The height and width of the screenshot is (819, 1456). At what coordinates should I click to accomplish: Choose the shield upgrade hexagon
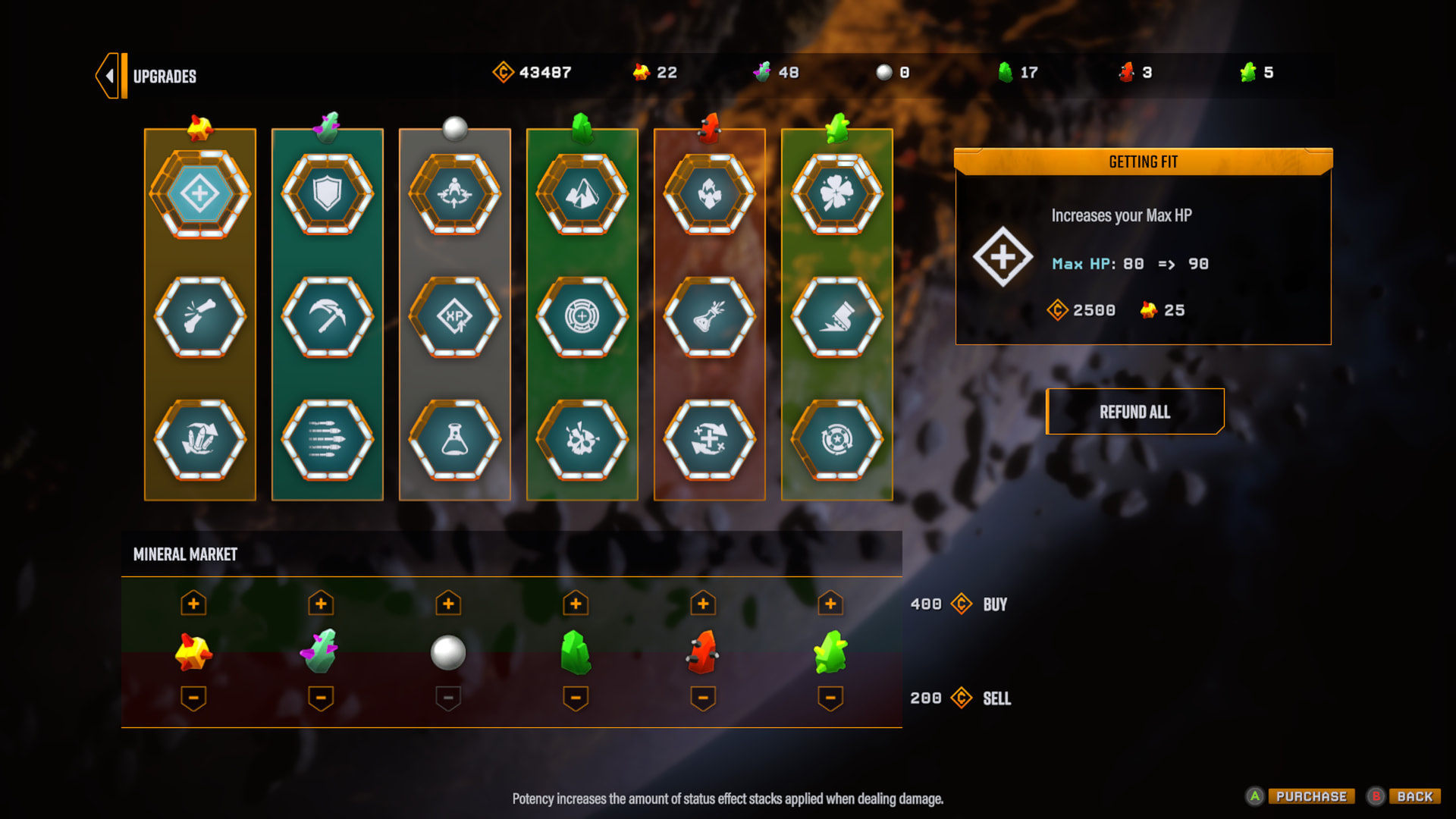click(x=328, y=194)
